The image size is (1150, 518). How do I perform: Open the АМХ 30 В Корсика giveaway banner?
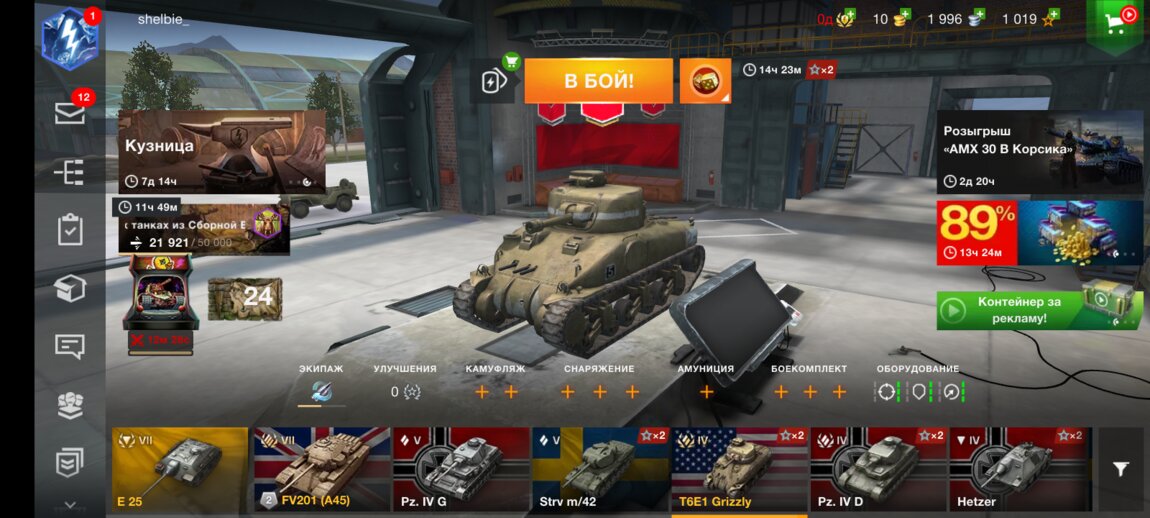click(x=1039, y=151)
